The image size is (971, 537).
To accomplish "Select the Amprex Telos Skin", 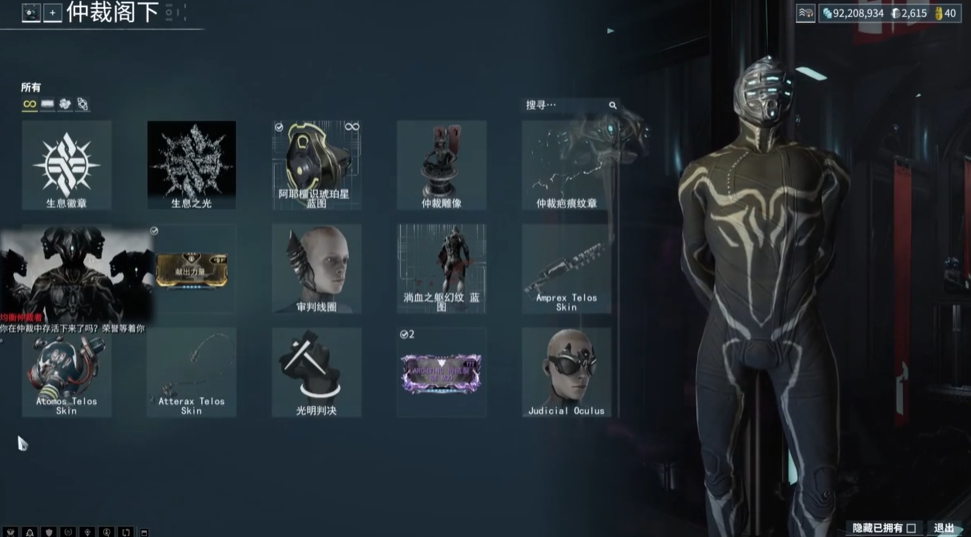I will pyautogui.click(x=566, y=269).
